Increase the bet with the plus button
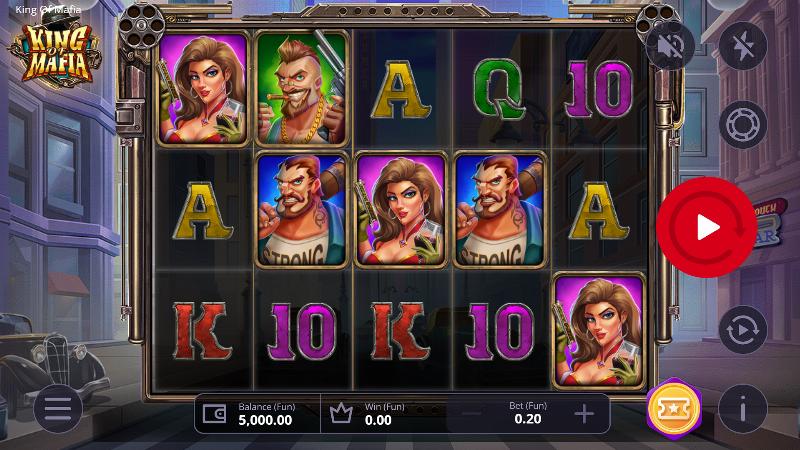 pos(585,413)
